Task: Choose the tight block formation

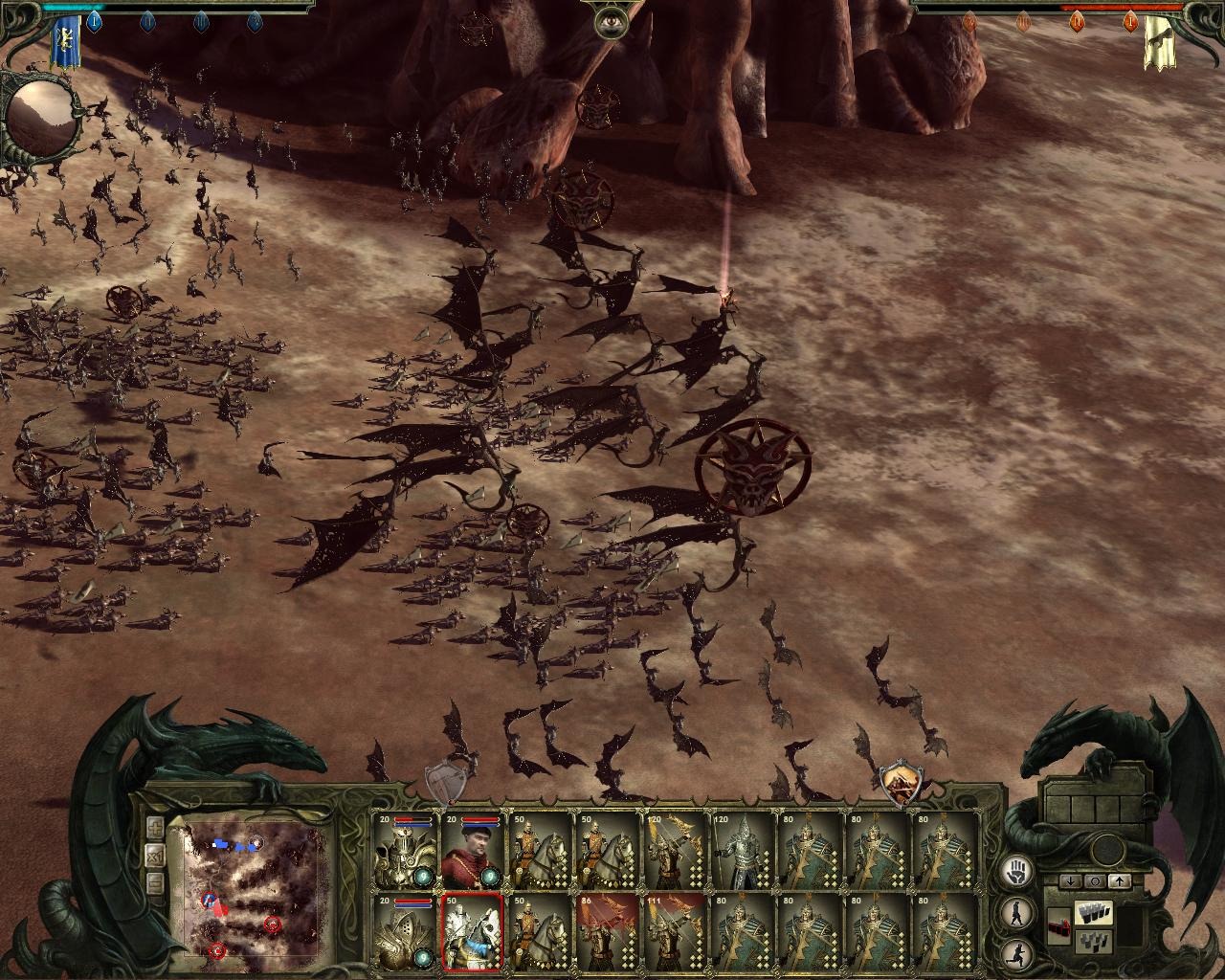Action: (x=1093, y=914)
